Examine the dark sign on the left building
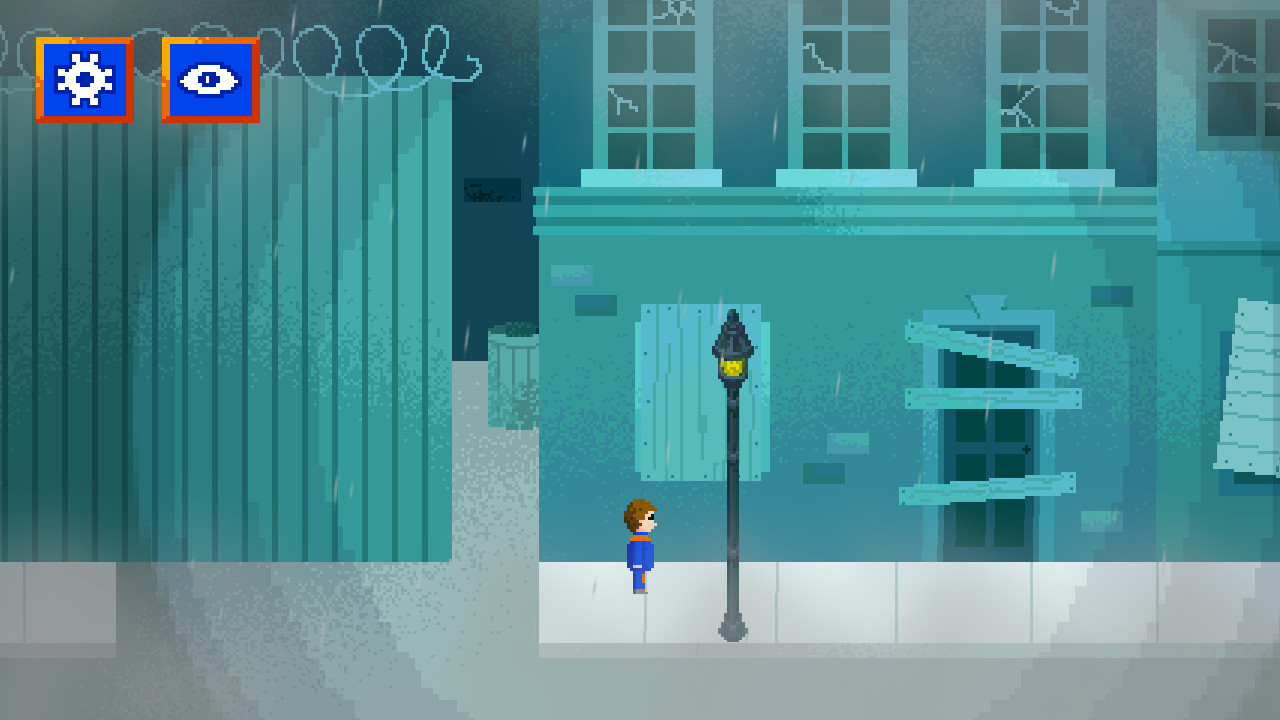The height and width of the screenshot is (720, 1280). (x=493, y=191)
